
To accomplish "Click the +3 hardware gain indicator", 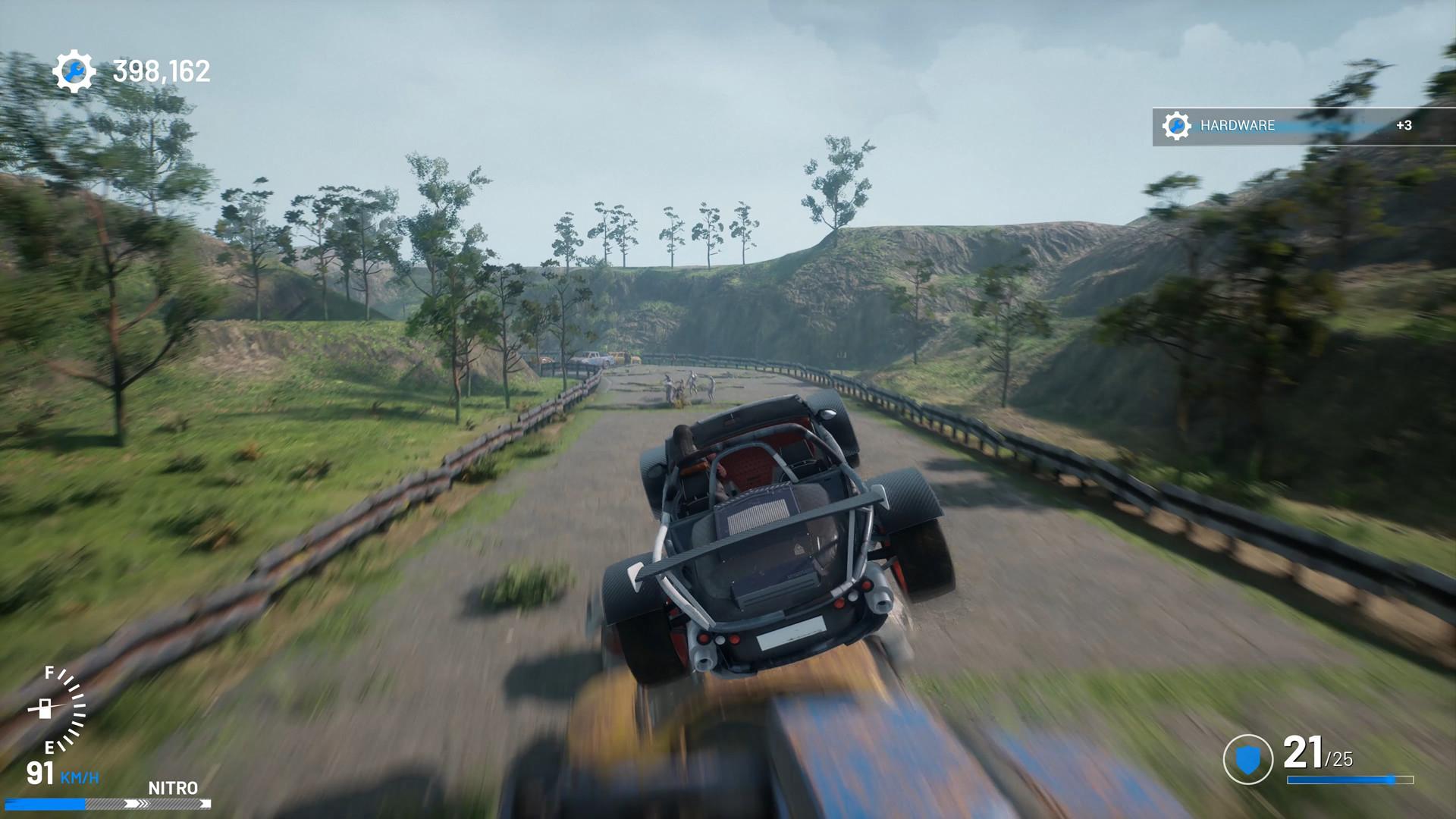I will (x=1404, y=125).
